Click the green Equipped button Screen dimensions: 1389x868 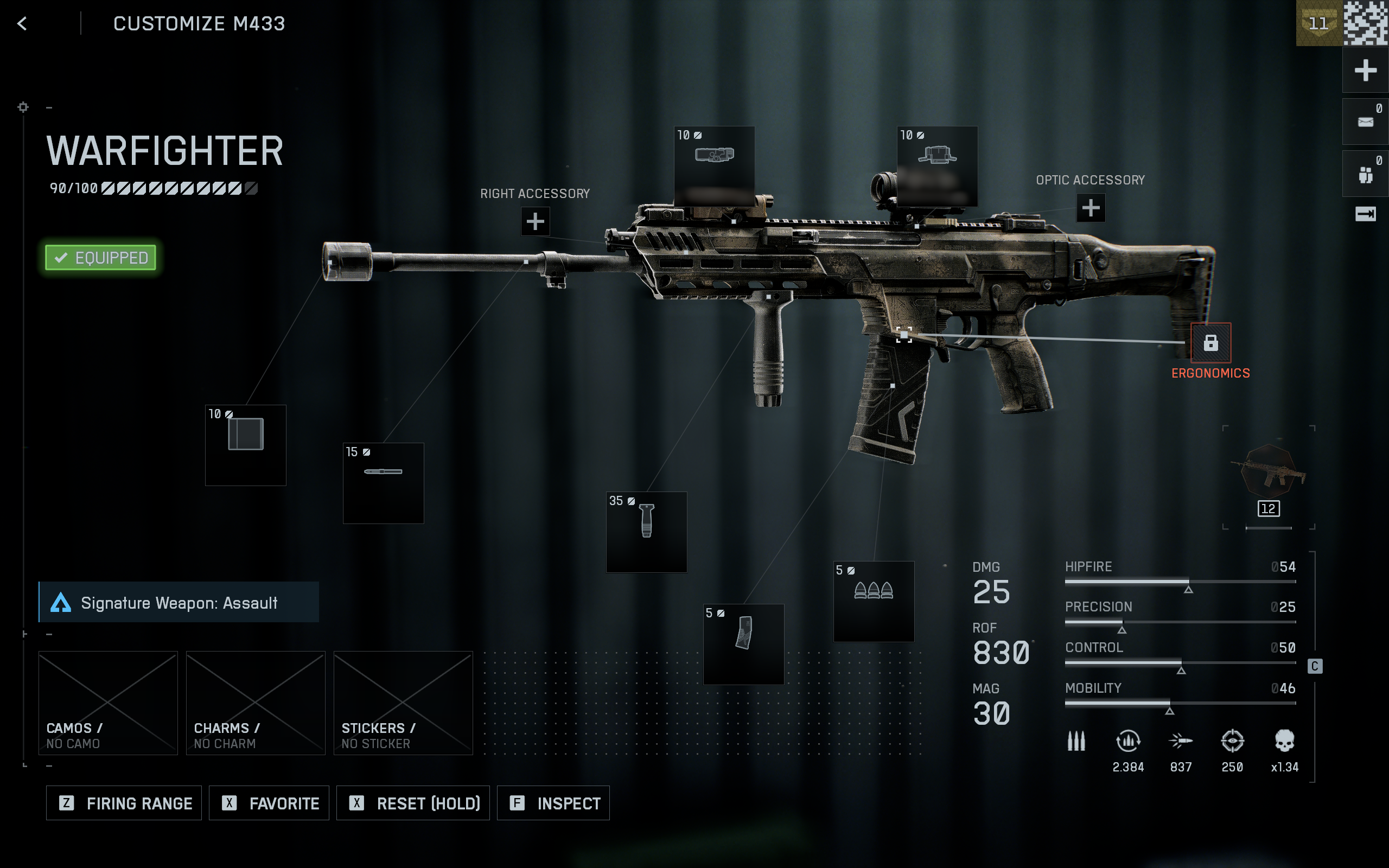(100, 258)
